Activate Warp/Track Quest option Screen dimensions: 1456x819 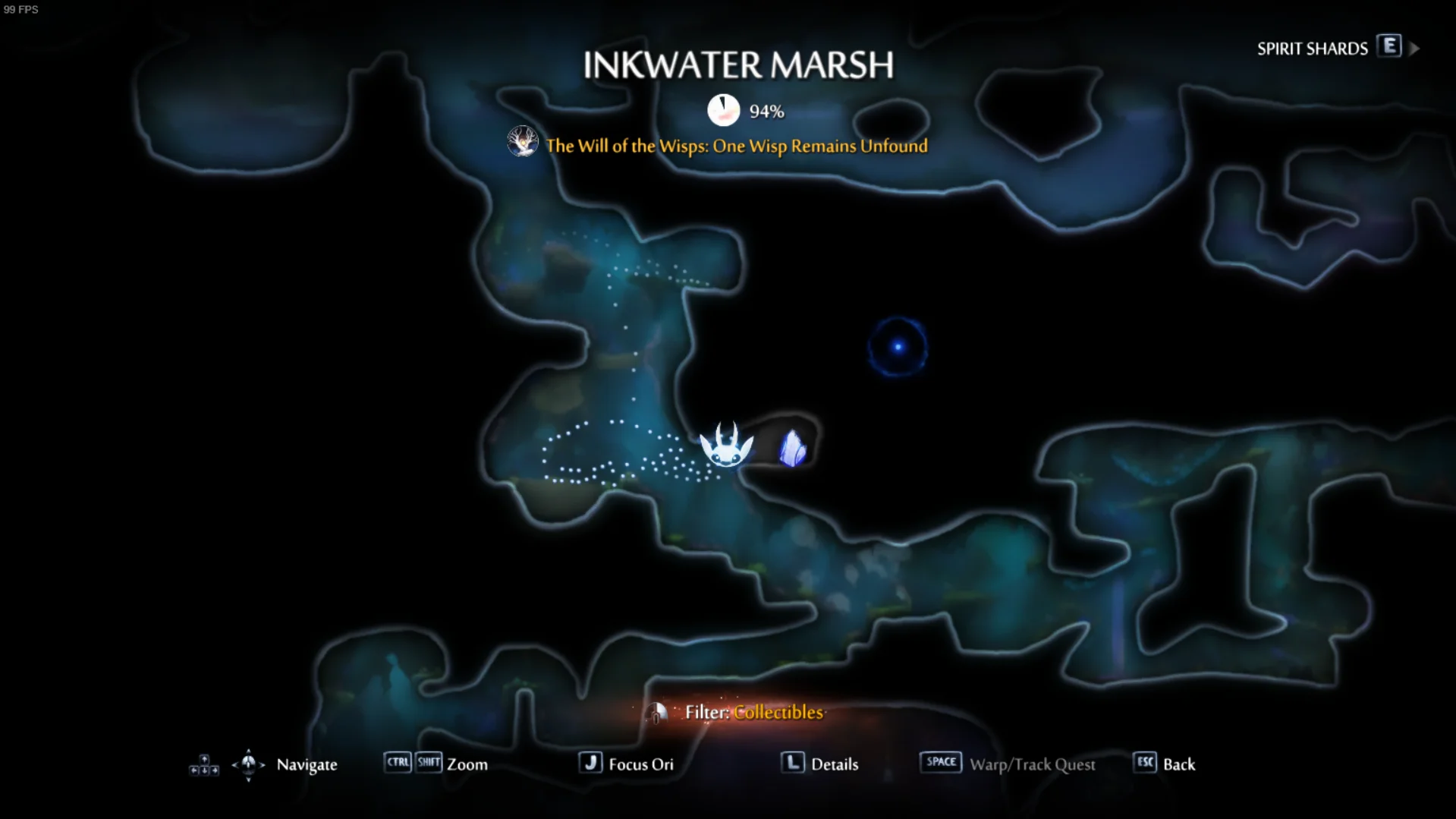pos(1008,764)
